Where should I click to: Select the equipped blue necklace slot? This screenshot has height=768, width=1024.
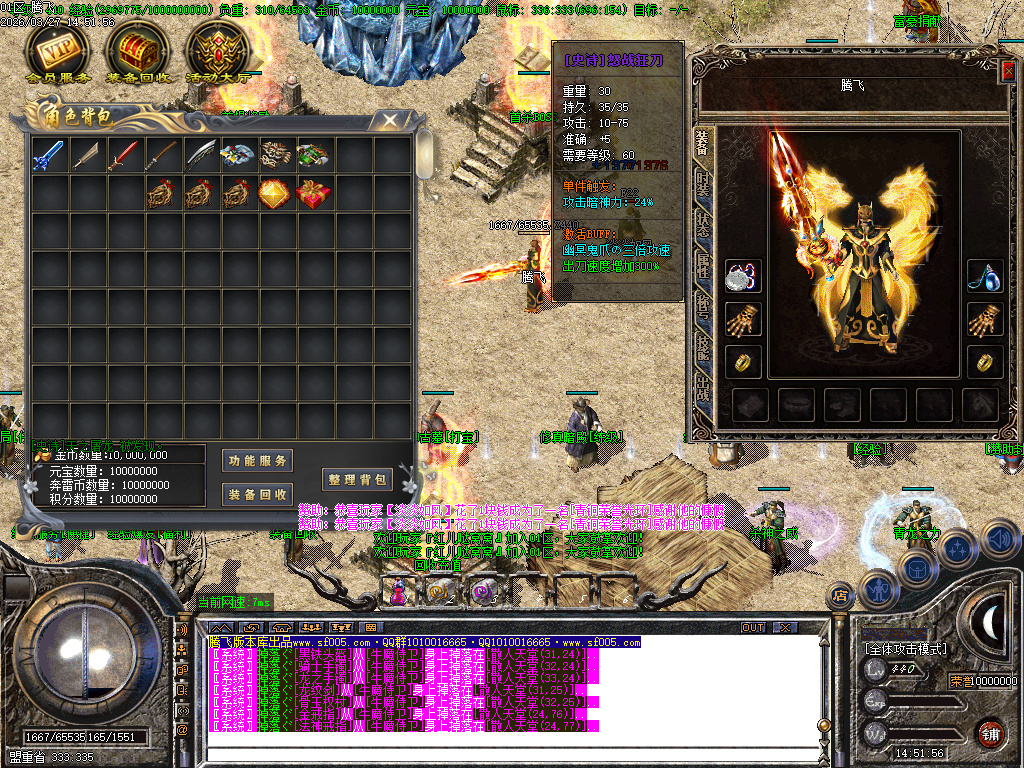coord(985,277)
